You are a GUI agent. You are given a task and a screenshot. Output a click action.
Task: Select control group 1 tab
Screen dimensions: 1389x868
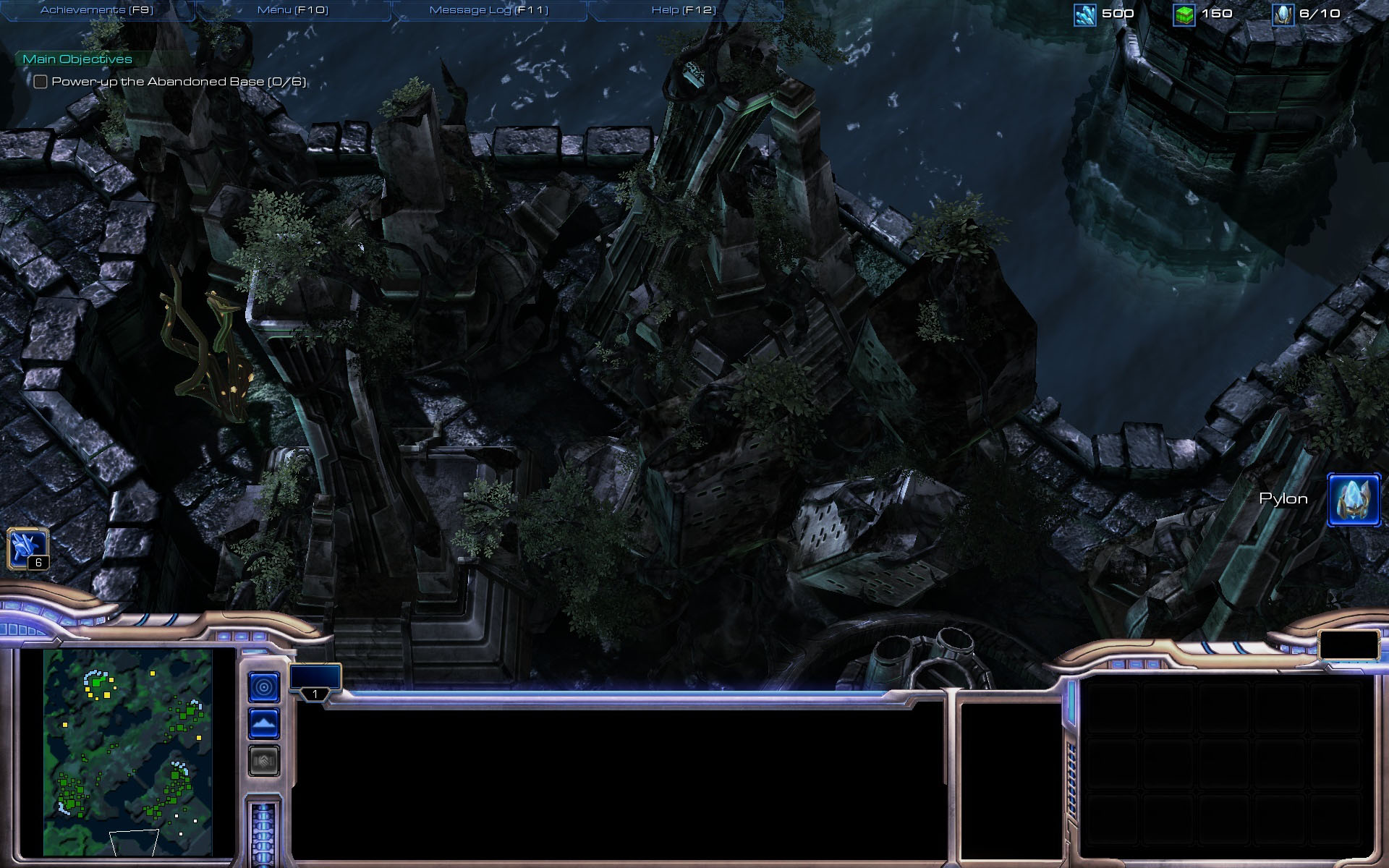[x=315, y=681]
